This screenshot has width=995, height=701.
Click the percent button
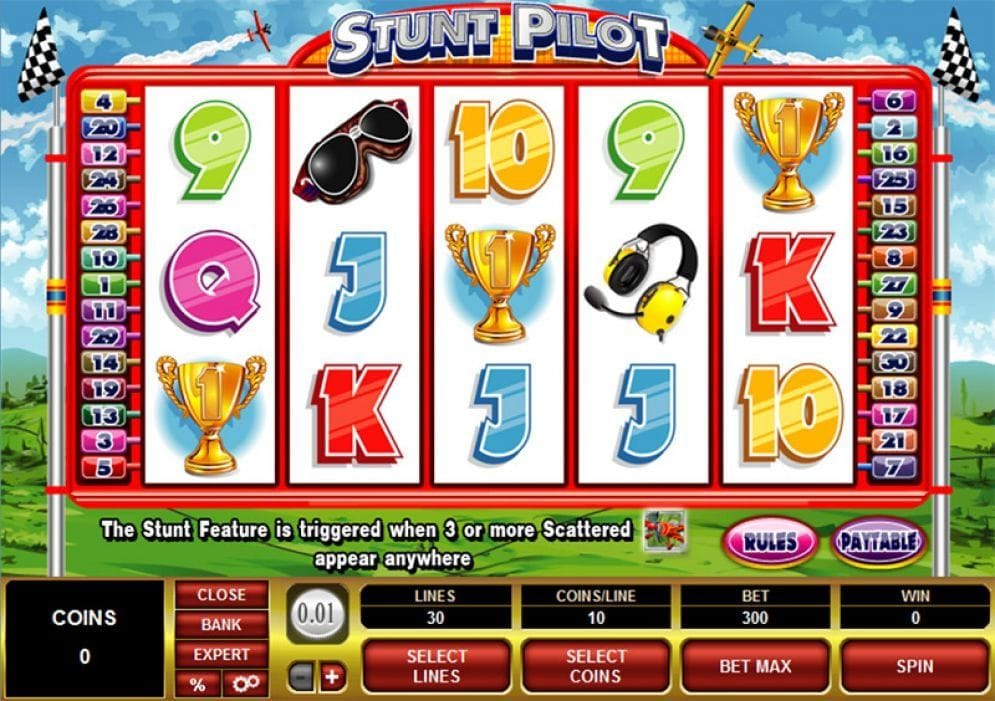(x=197, y=684)
